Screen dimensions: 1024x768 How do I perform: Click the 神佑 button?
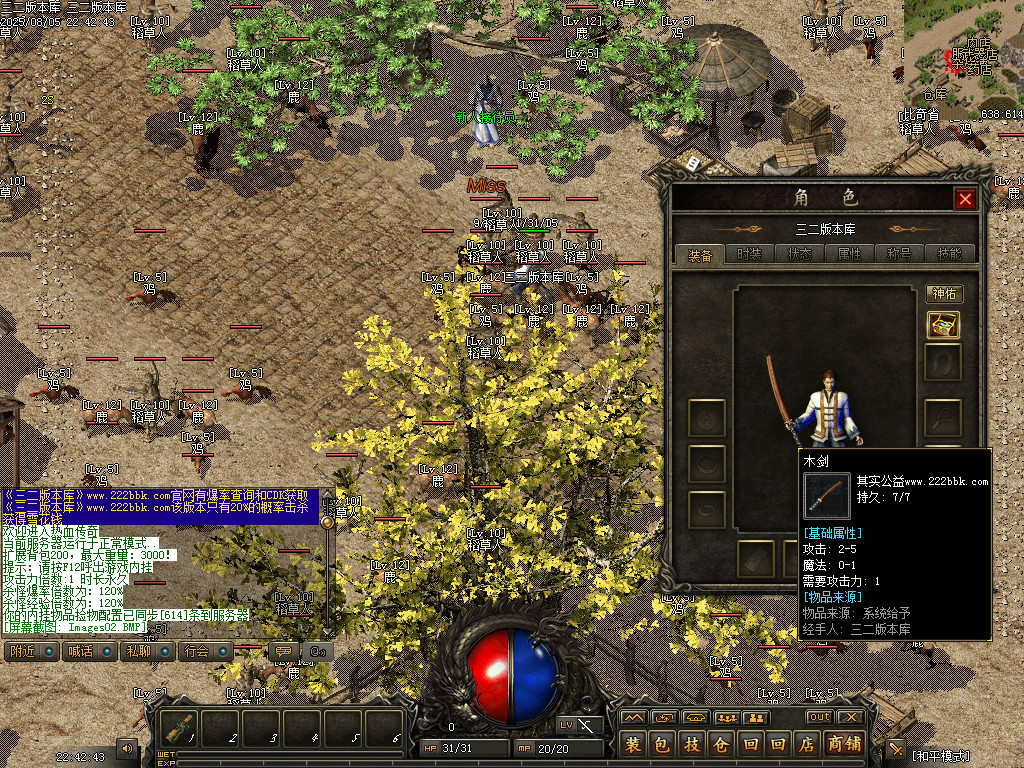coord(944,294)
